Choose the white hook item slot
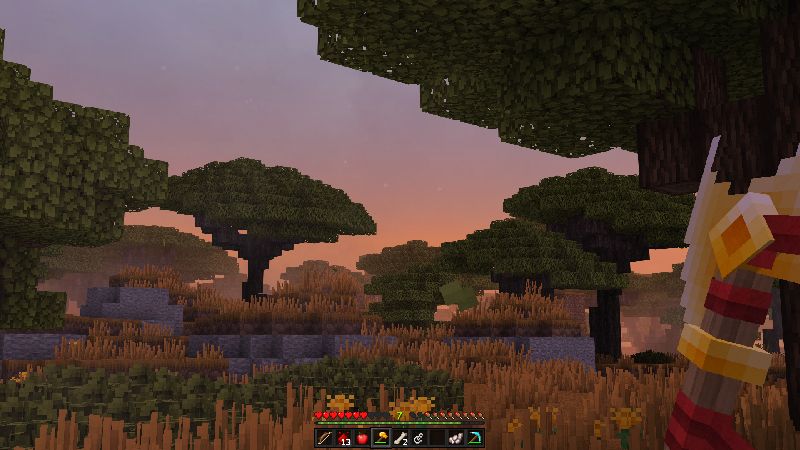 [x=418, y=438]
